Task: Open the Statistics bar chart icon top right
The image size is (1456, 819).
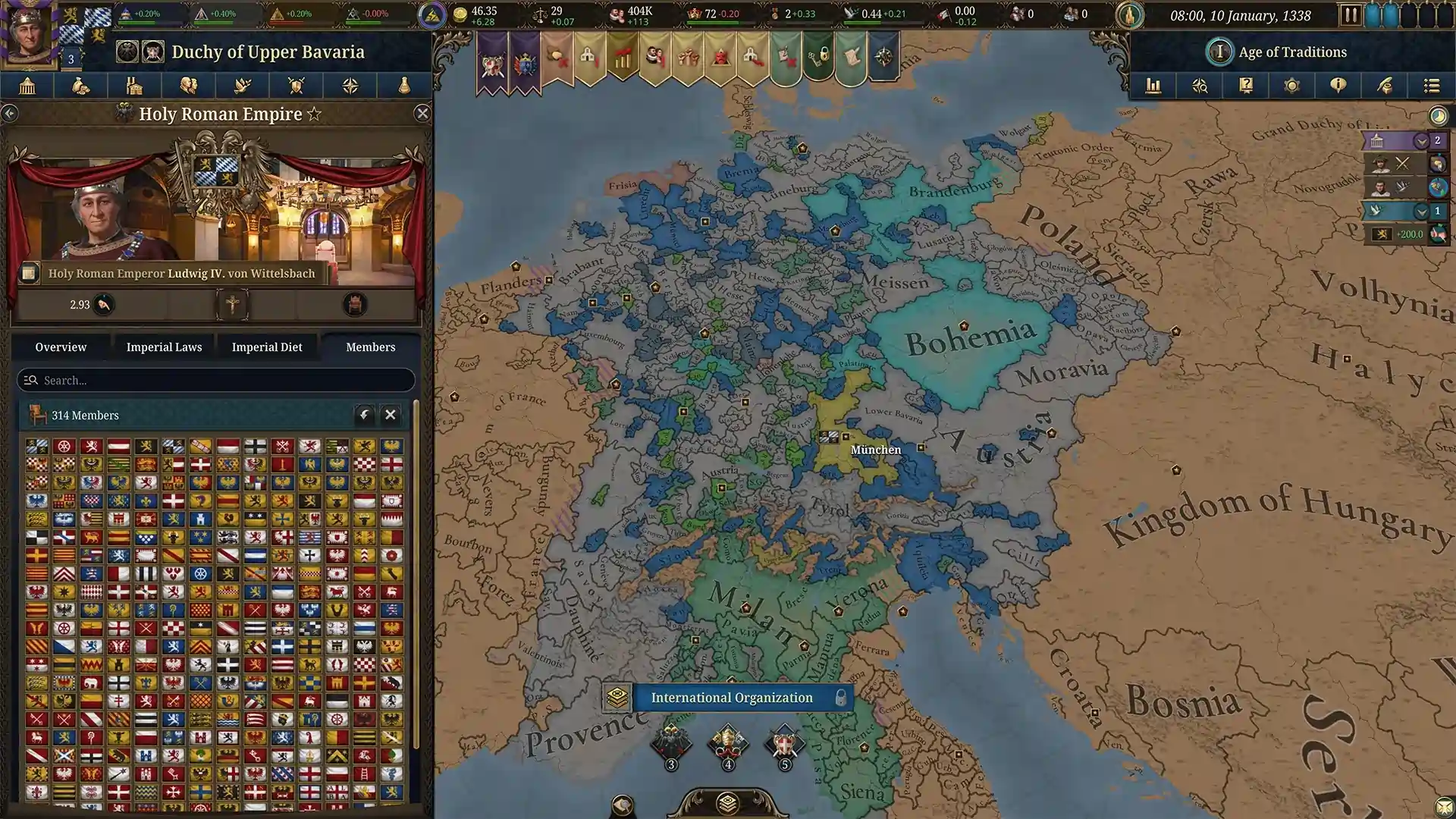Action: point(1153,86)
